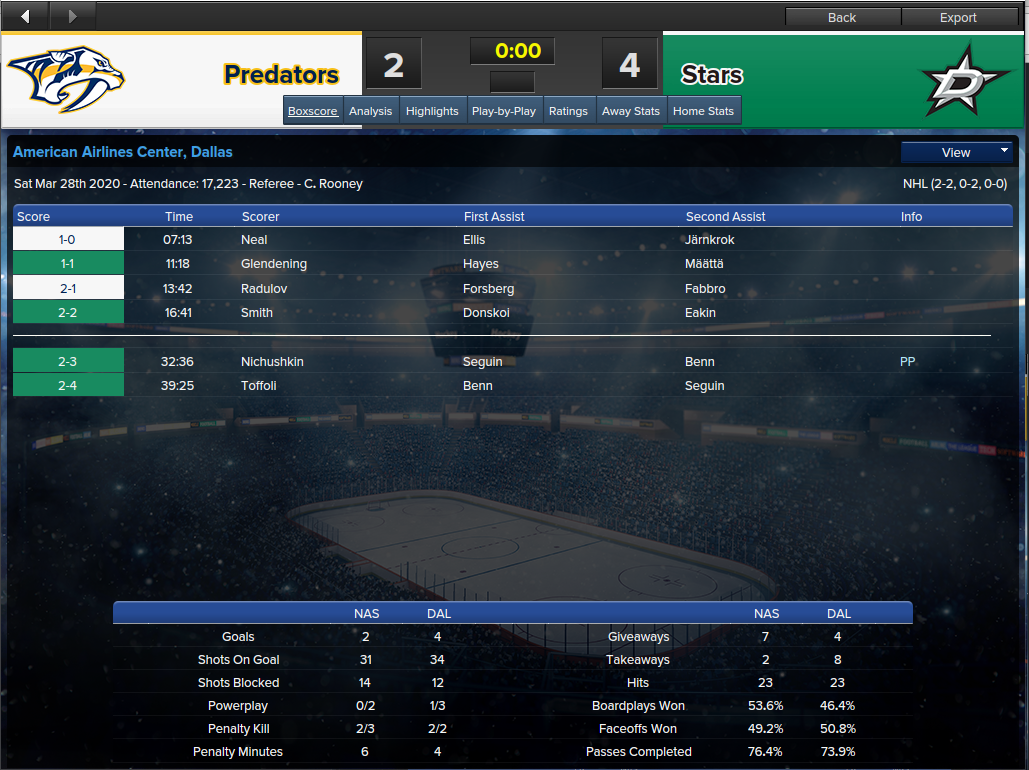The image size is (1029, 770).
Task: Go to previous page arrow
Action: (x=25, y=16)
